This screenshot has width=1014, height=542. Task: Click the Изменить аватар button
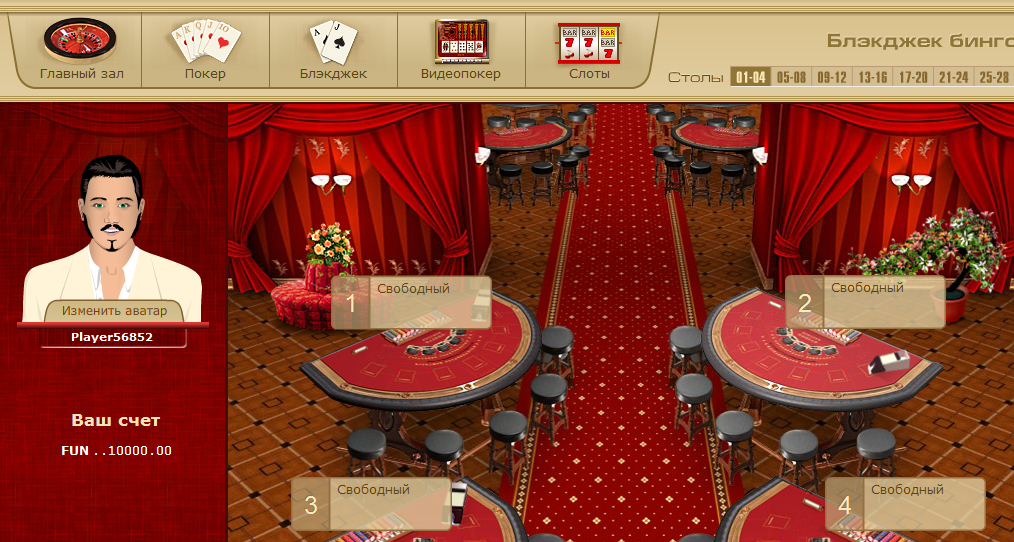click(113, 311)
